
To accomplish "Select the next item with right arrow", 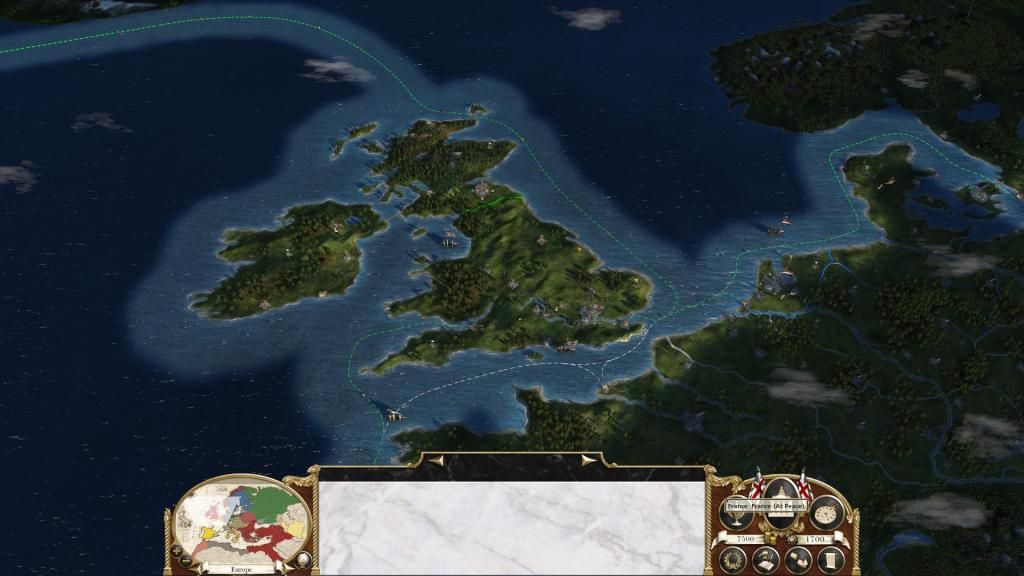I will 588,461.
